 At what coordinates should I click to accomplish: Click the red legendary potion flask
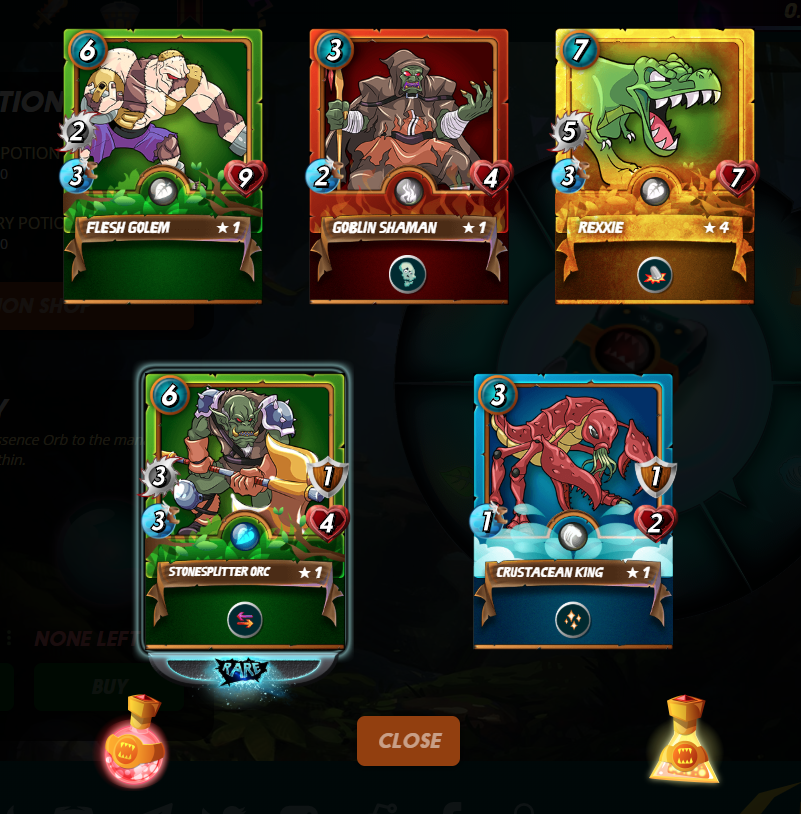point(135,741)
